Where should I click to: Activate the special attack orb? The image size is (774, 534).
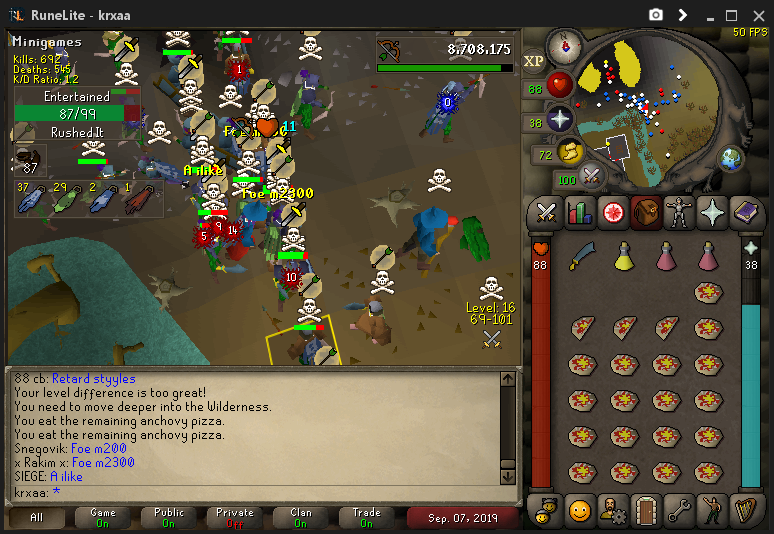(x=591, y=177)
